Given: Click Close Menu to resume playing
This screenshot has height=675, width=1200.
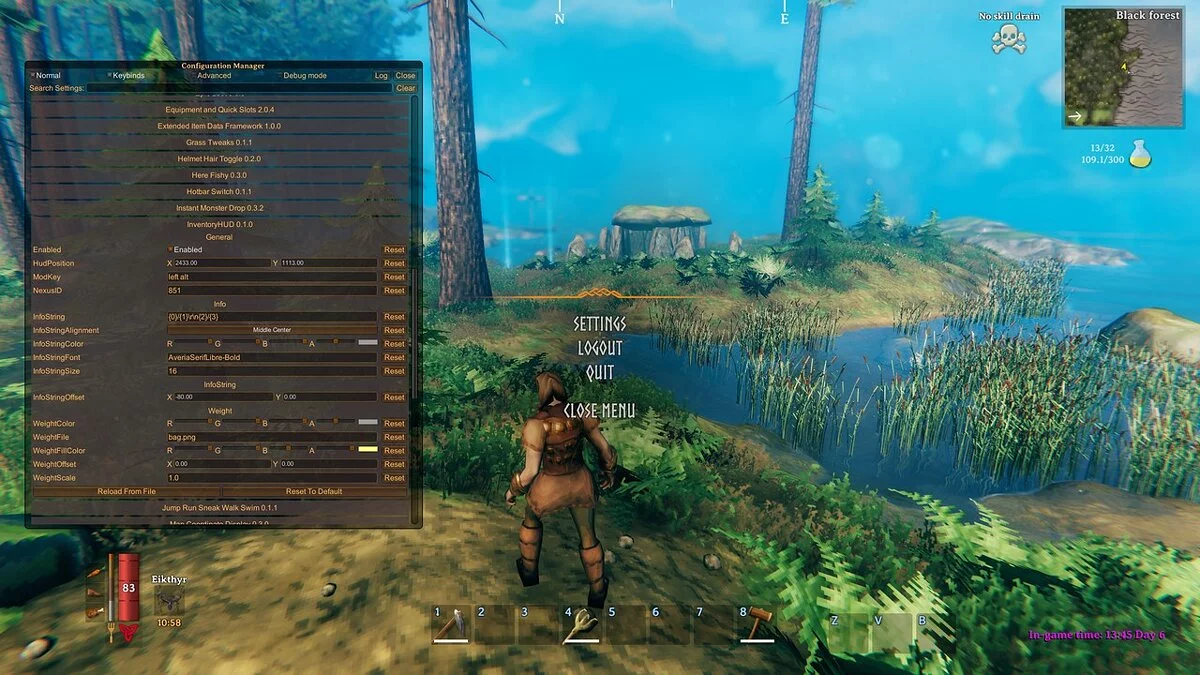Looking at the screenshot, I should click(599, 410).
